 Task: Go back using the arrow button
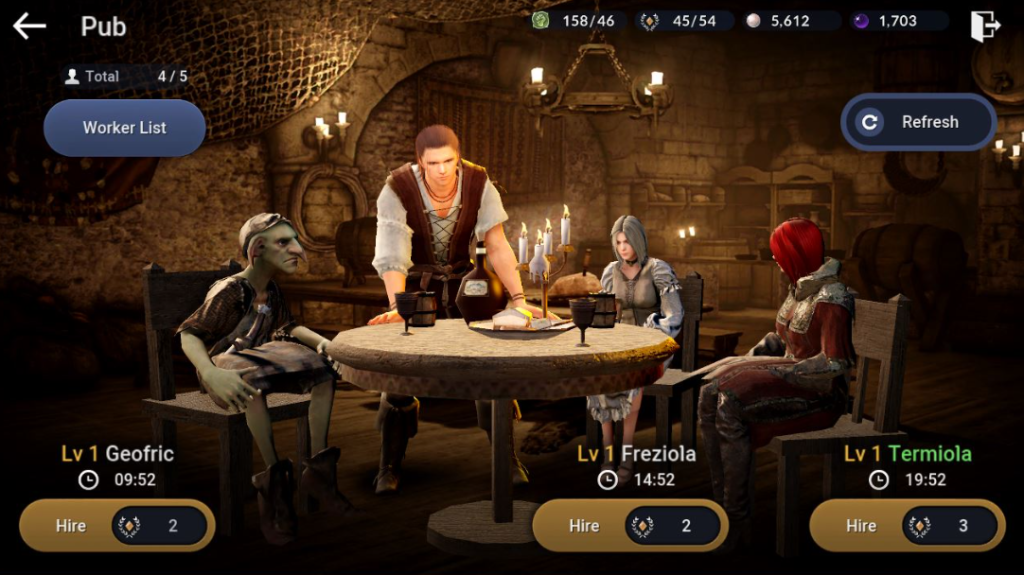pos(29,25)
